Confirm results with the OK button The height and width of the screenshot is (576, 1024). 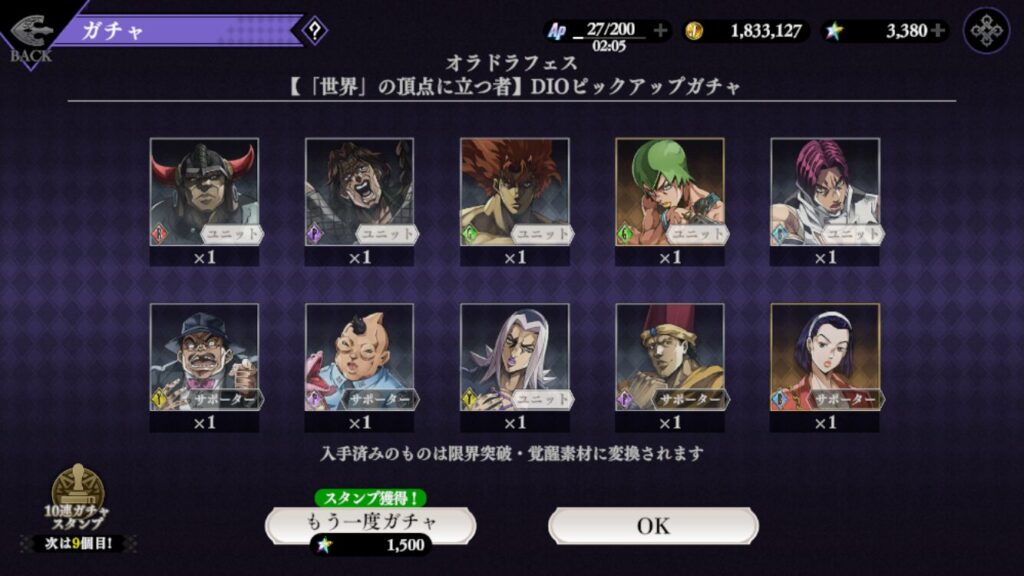point(653,526)
